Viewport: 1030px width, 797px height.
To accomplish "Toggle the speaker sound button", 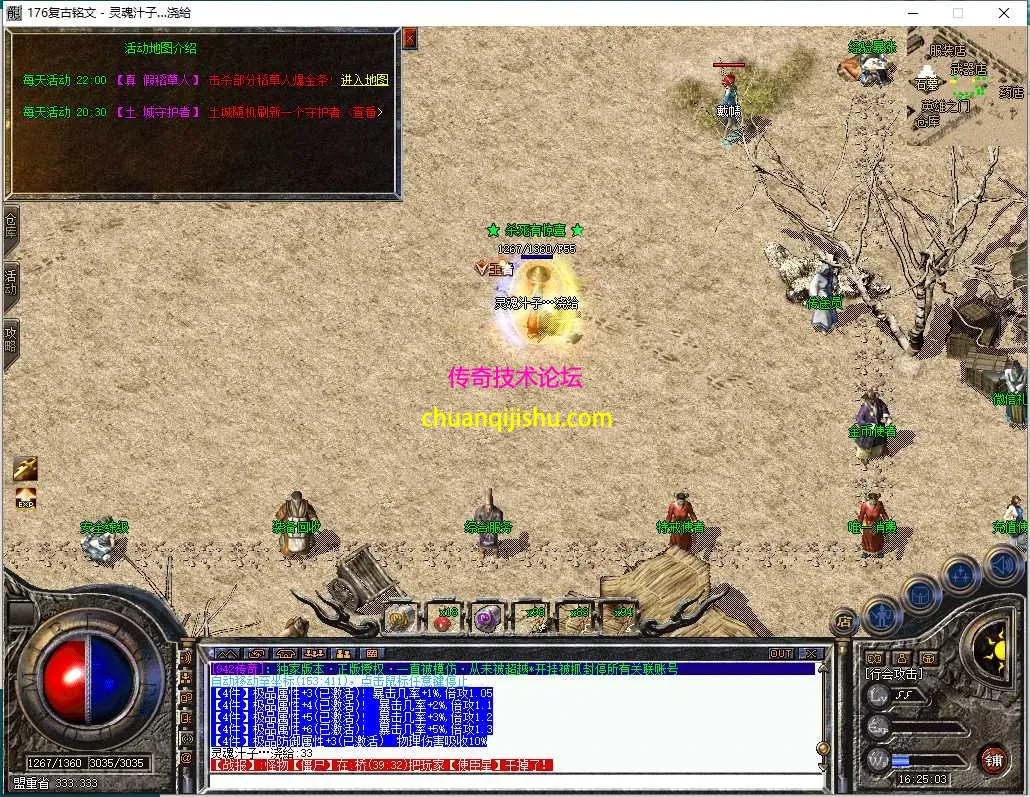I will point(1004,566).
